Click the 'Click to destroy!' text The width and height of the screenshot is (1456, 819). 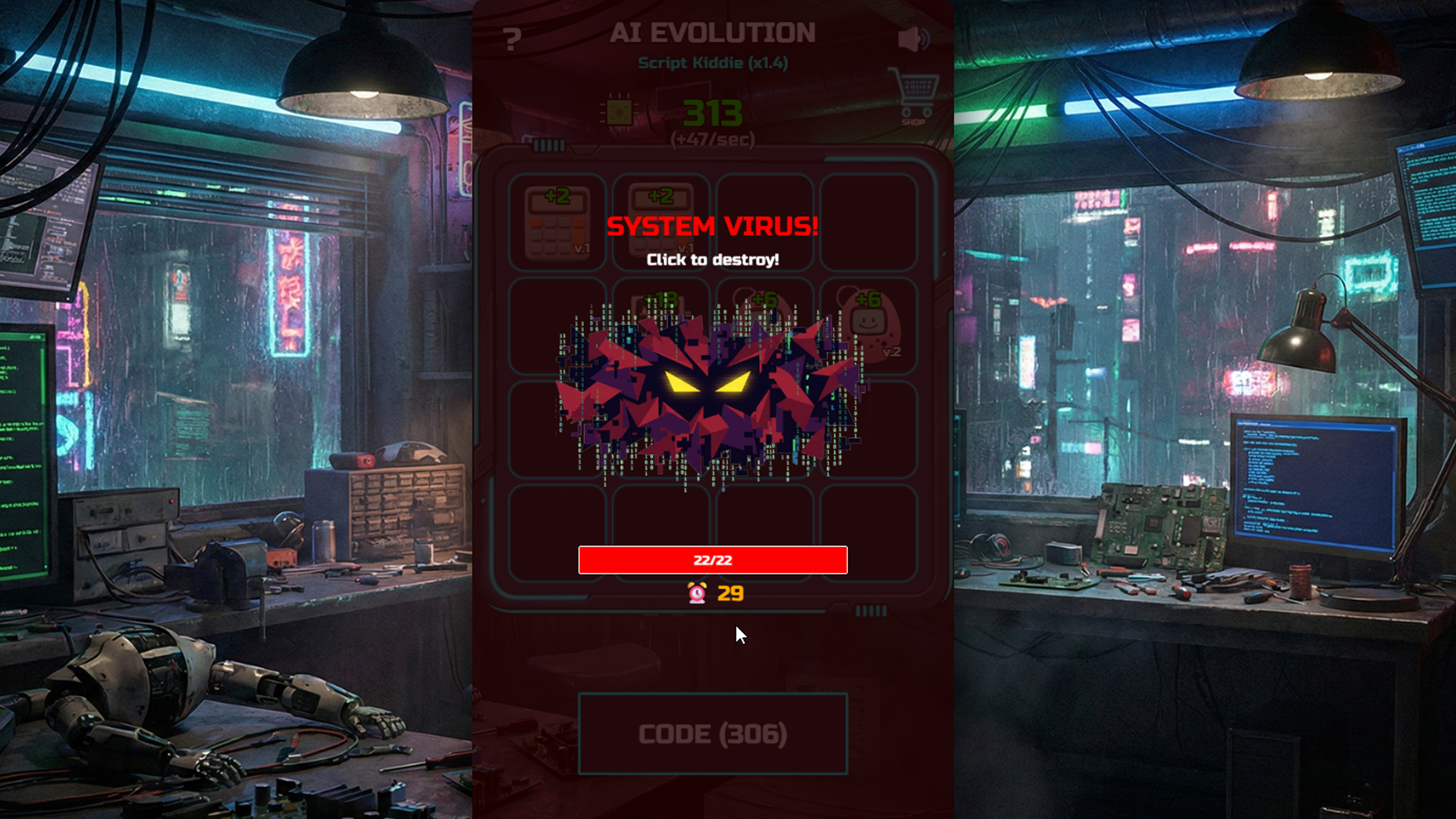click(x=713, y=259)
